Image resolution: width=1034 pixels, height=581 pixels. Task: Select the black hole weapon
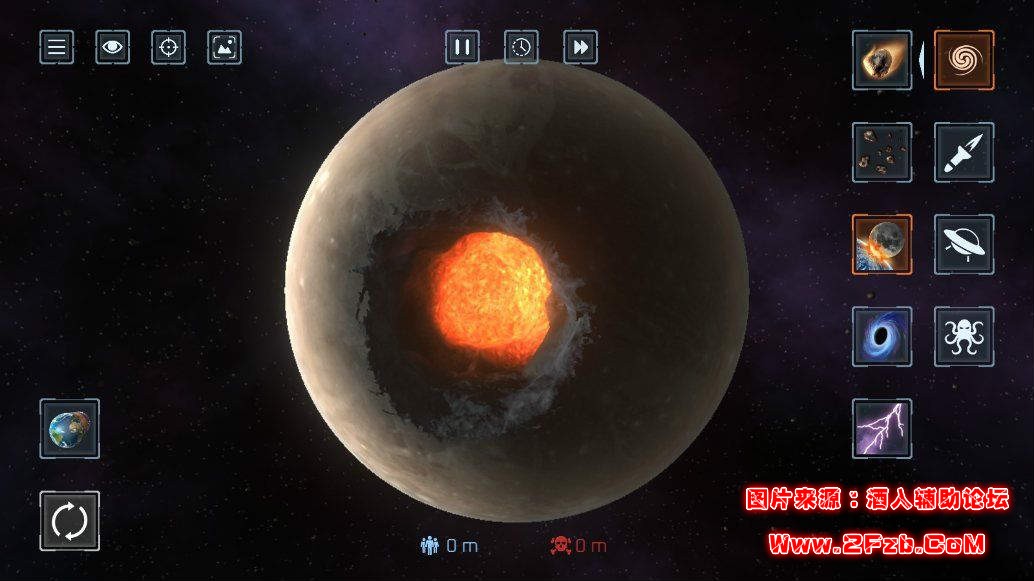882,336
